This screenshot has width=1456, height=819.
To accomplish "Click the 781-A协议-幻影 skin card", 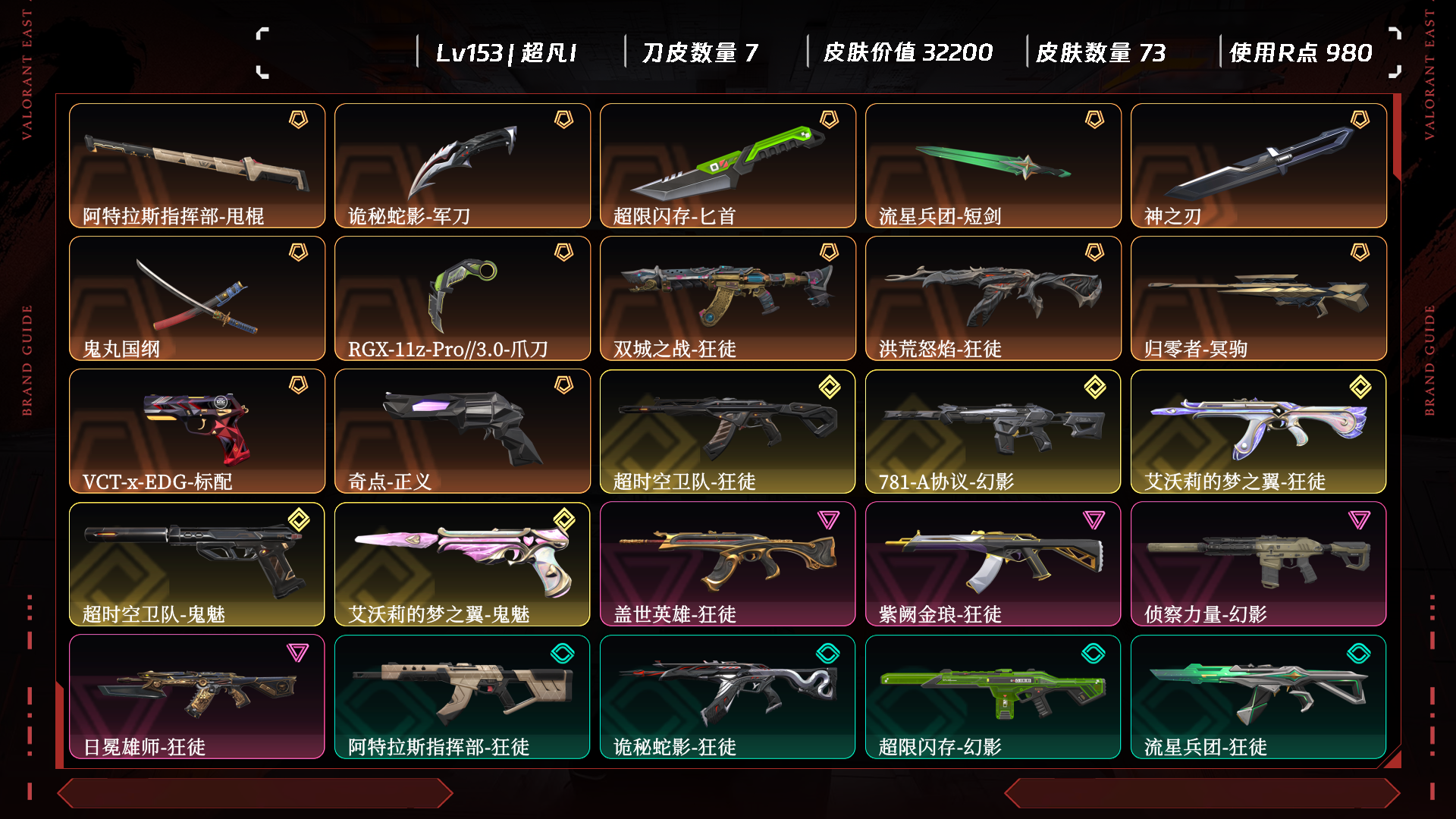I will click(993, 431).
